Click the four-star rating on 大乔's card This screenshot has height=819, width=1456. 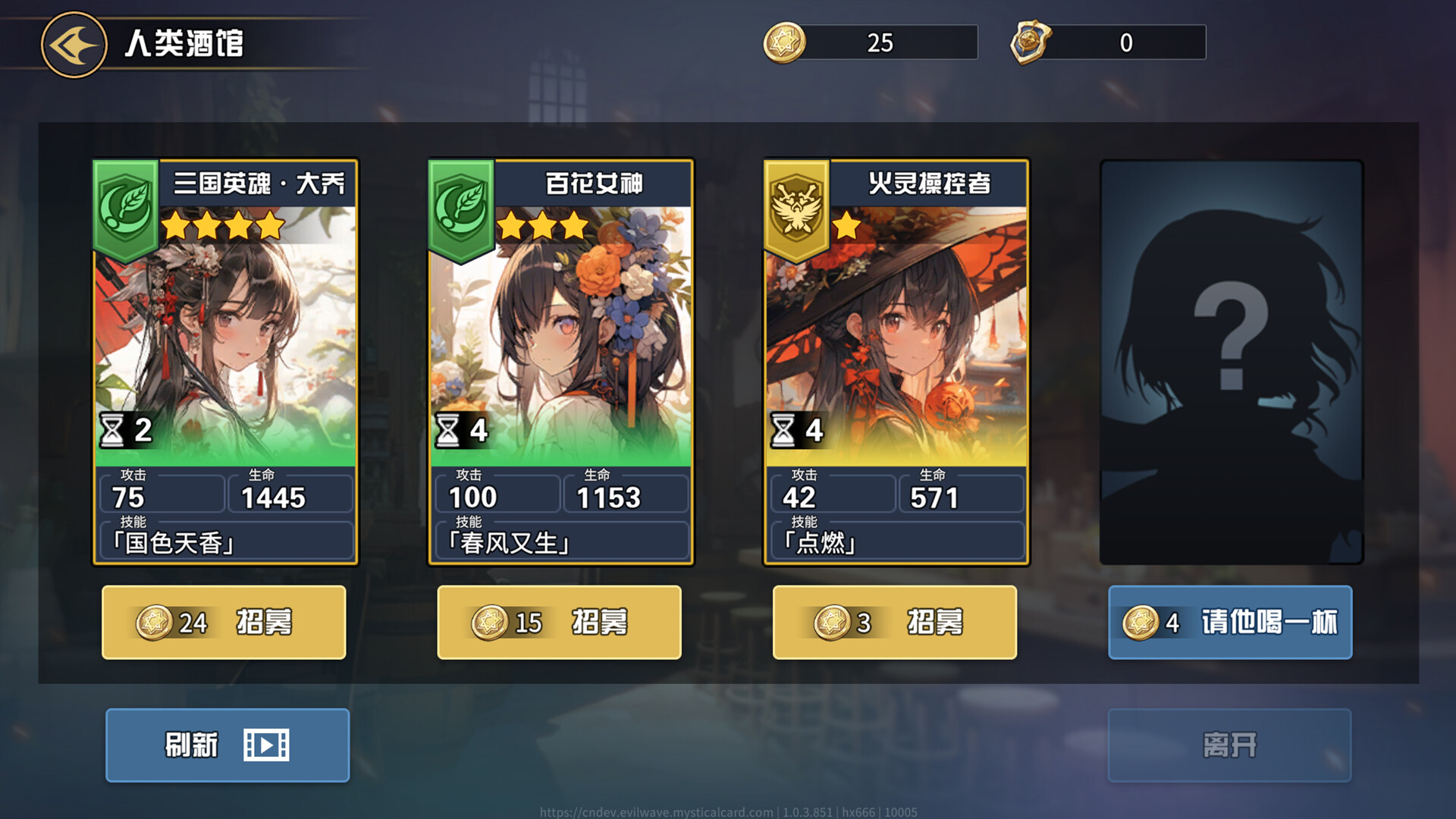[224, 225]
